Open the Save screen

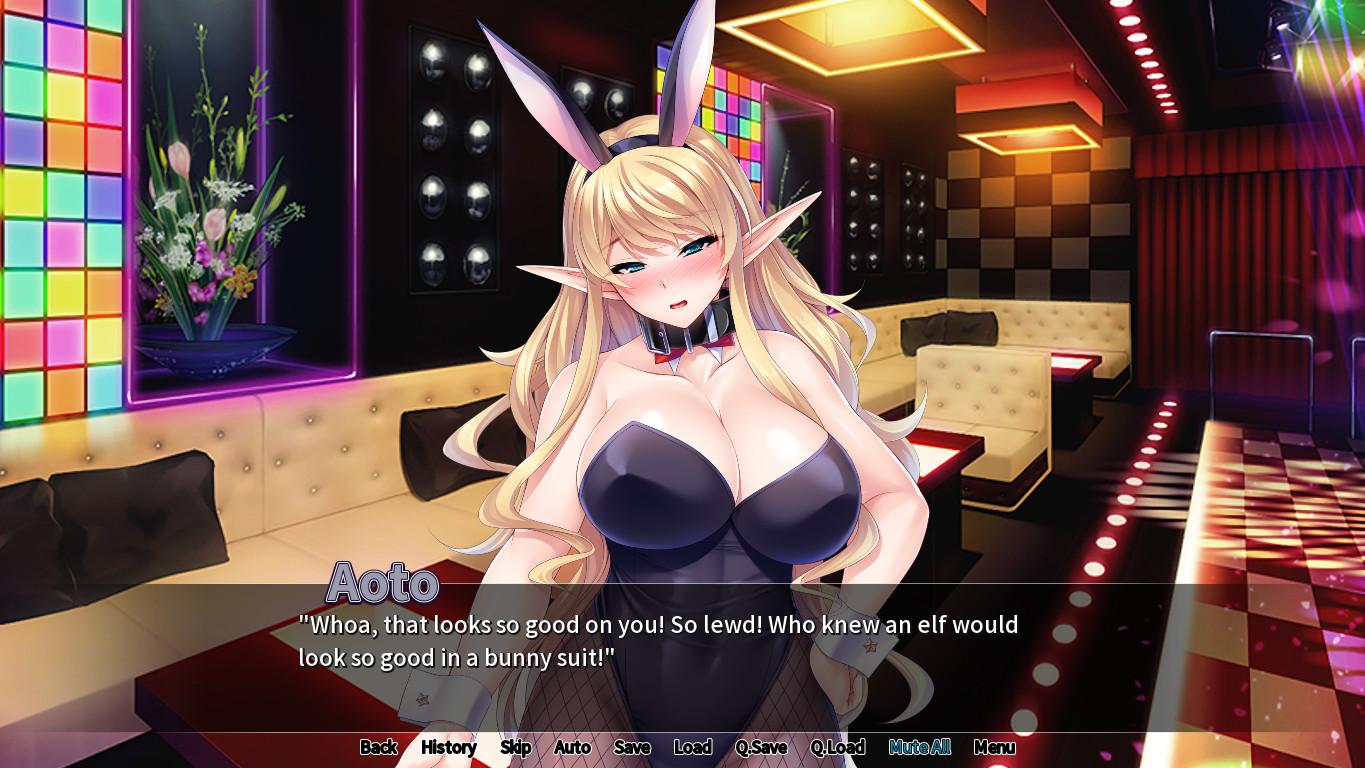632,747
